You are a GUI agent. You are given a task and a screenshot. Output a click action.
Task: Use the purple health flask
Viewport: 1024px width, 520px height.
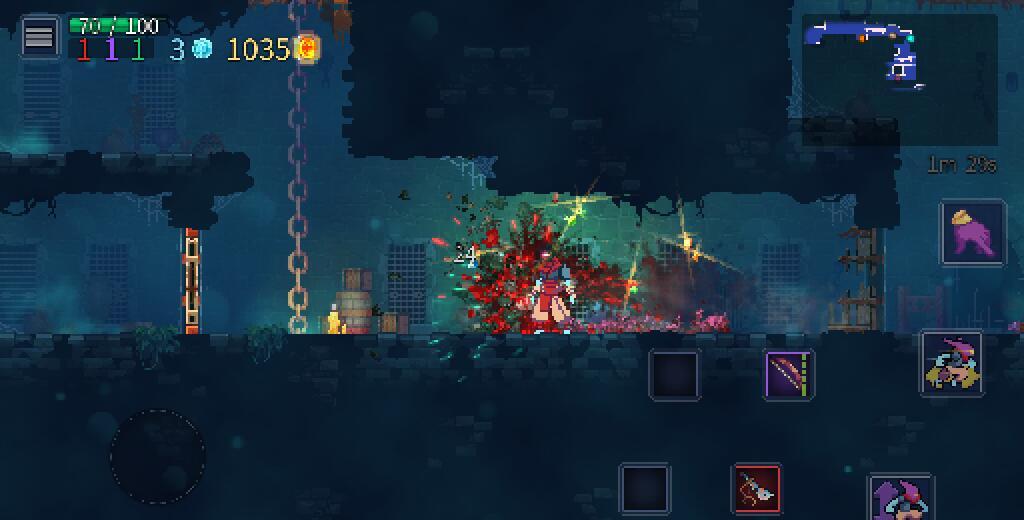click(972, 232)
